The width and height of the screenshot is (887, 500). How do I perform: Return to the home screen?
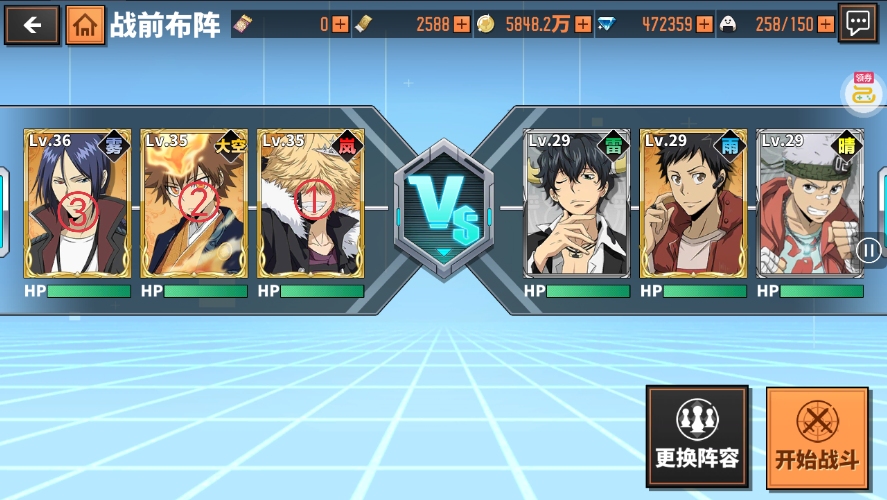pyautogui.click(x=86, y=25)
